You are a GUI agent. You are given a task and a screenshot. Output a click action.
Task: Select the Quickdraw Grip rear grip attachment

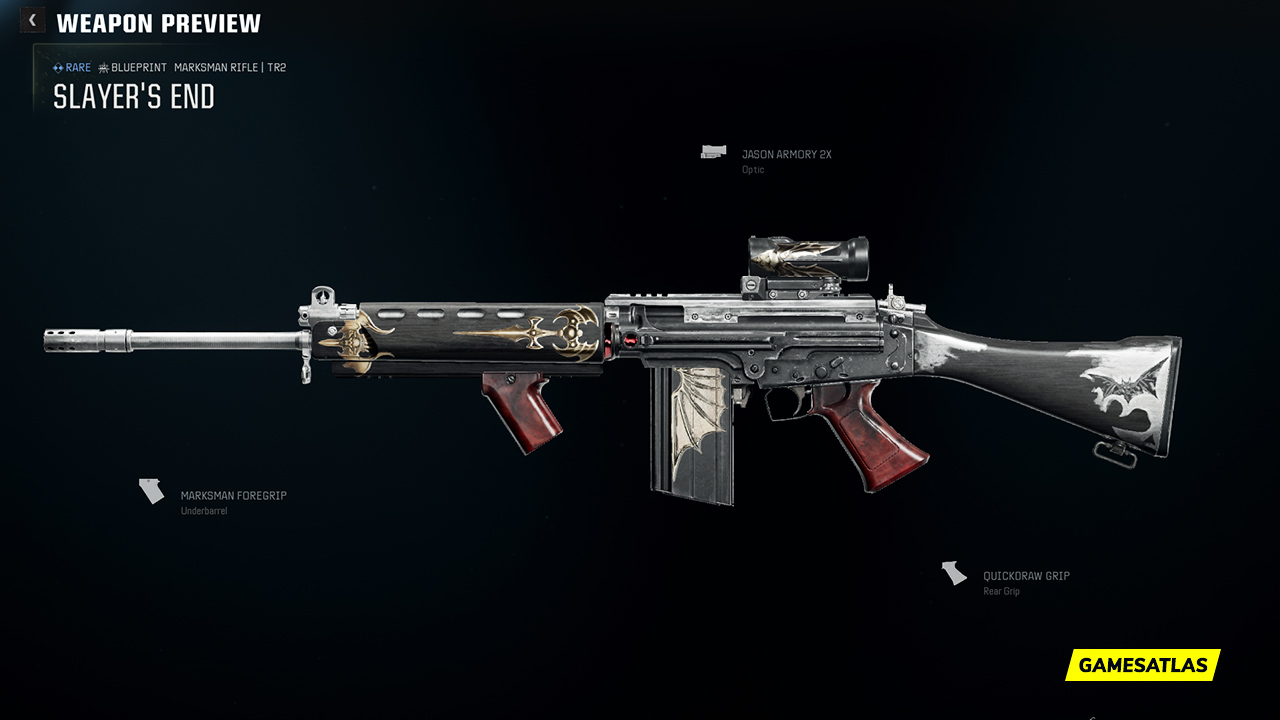click(x=1025, y=577)
